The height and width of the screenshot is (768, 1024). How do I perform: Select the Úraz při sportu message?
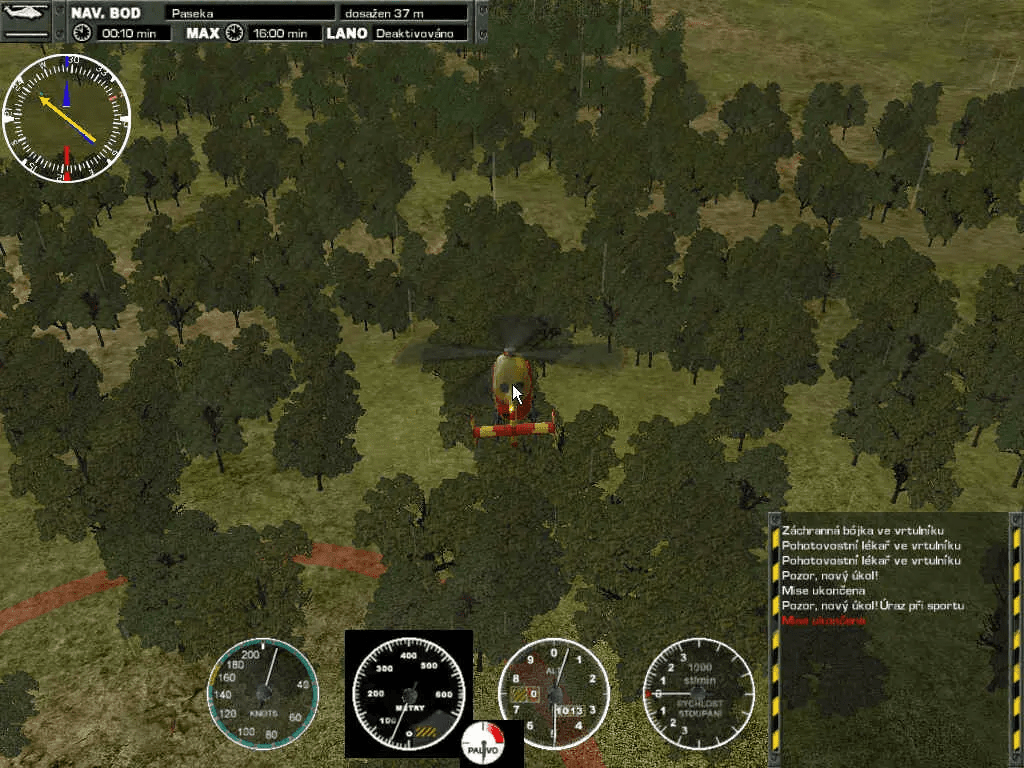pos(873,606)
